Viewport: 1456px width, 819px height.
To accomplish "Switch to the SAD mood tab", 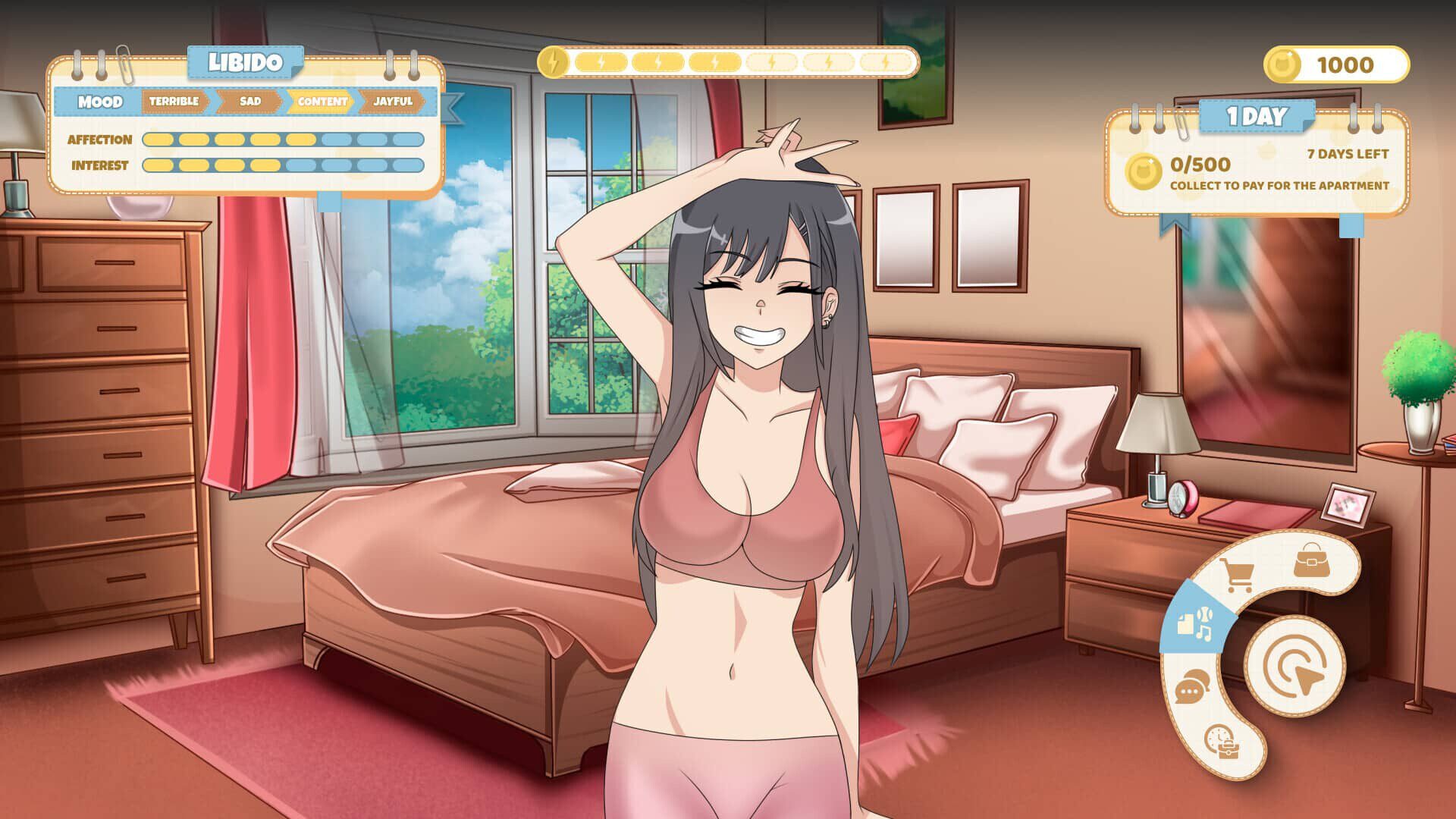I will 250,100.
